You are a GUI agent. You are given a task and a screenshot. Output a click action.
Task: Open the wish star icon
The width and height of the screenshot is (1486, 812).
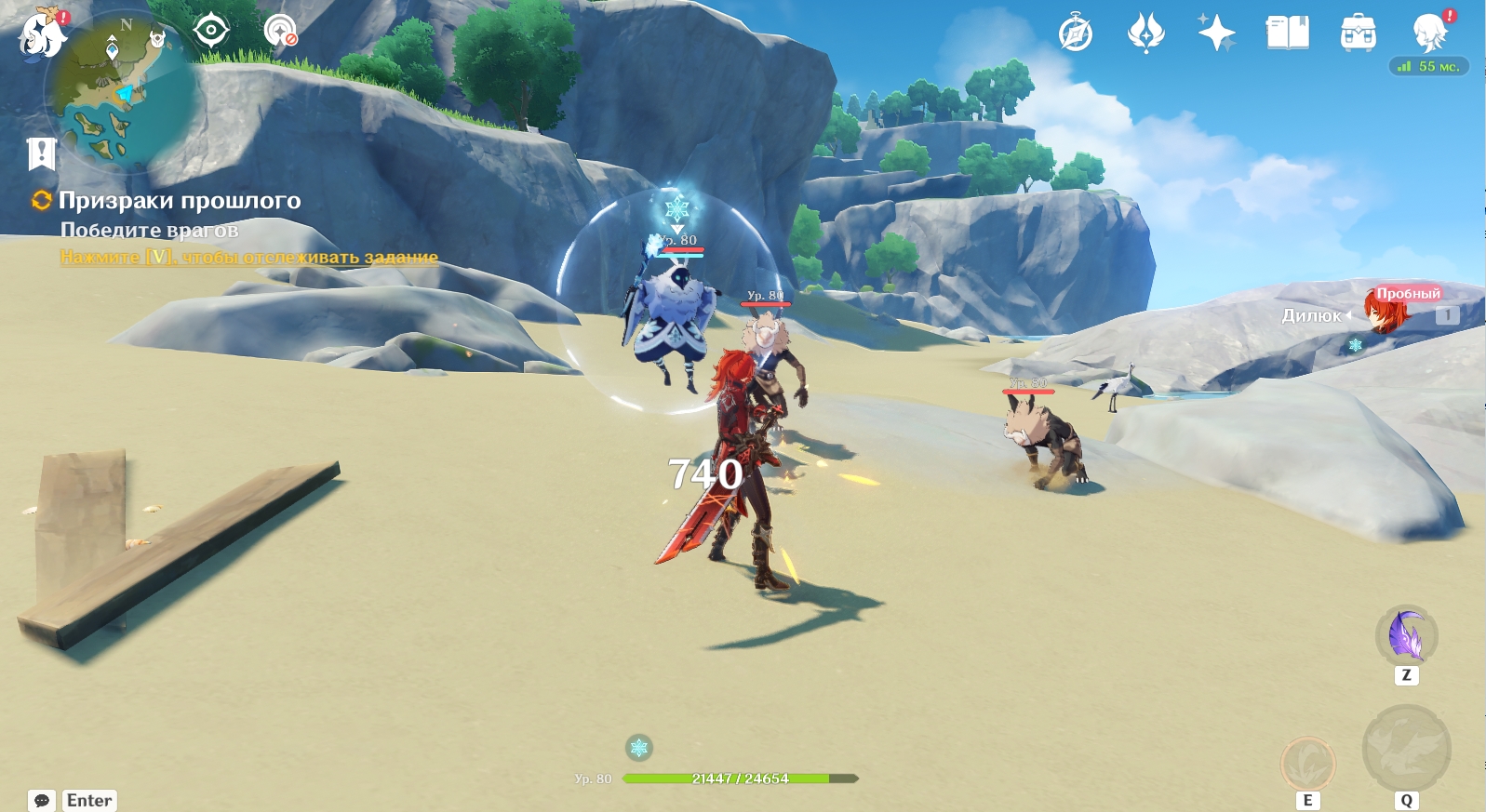(1216, 33)
